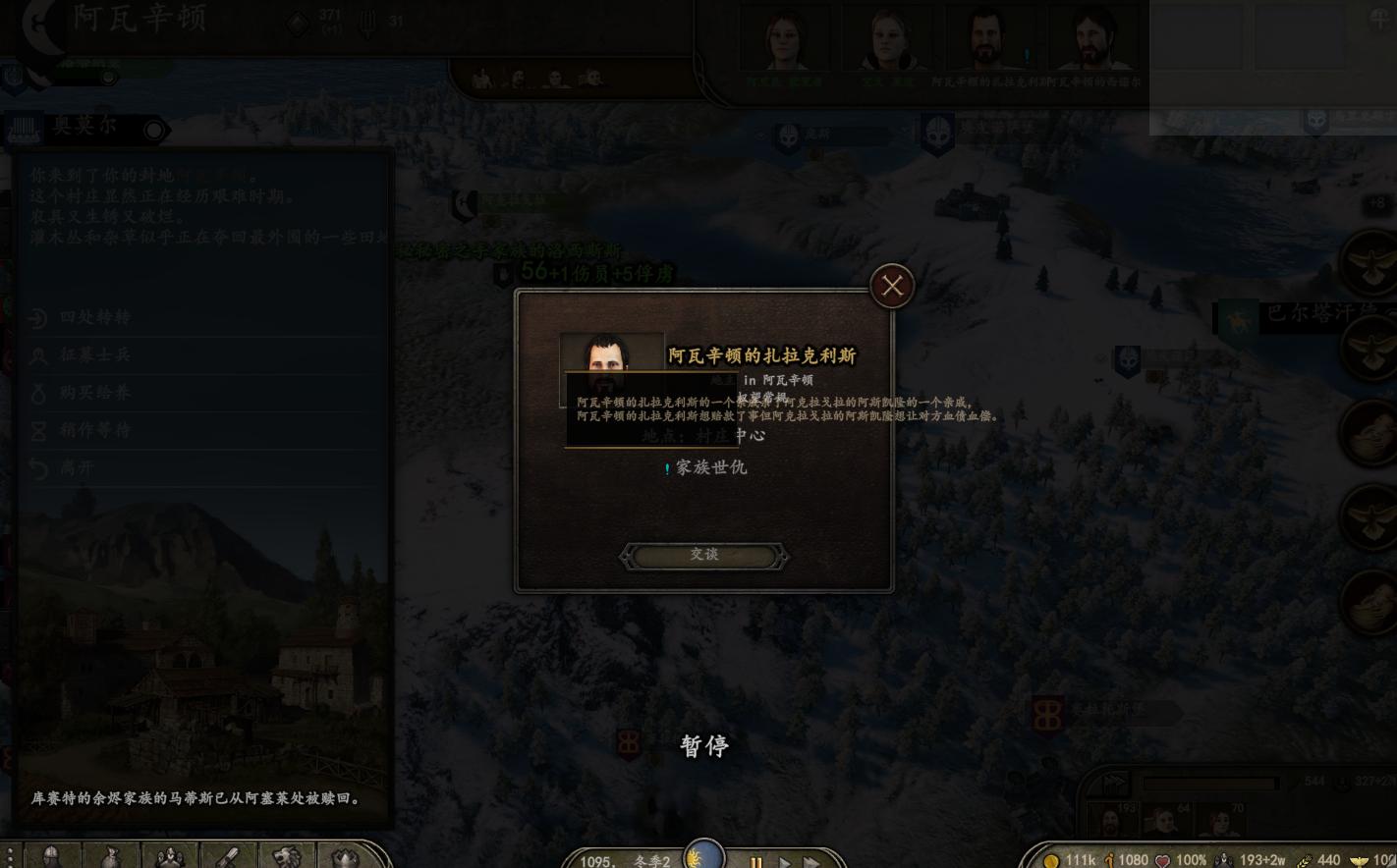Click the 奥莫尔 banner on the left
The height and width of the screenshot is (868, 1397).
(x=85, y=128)
